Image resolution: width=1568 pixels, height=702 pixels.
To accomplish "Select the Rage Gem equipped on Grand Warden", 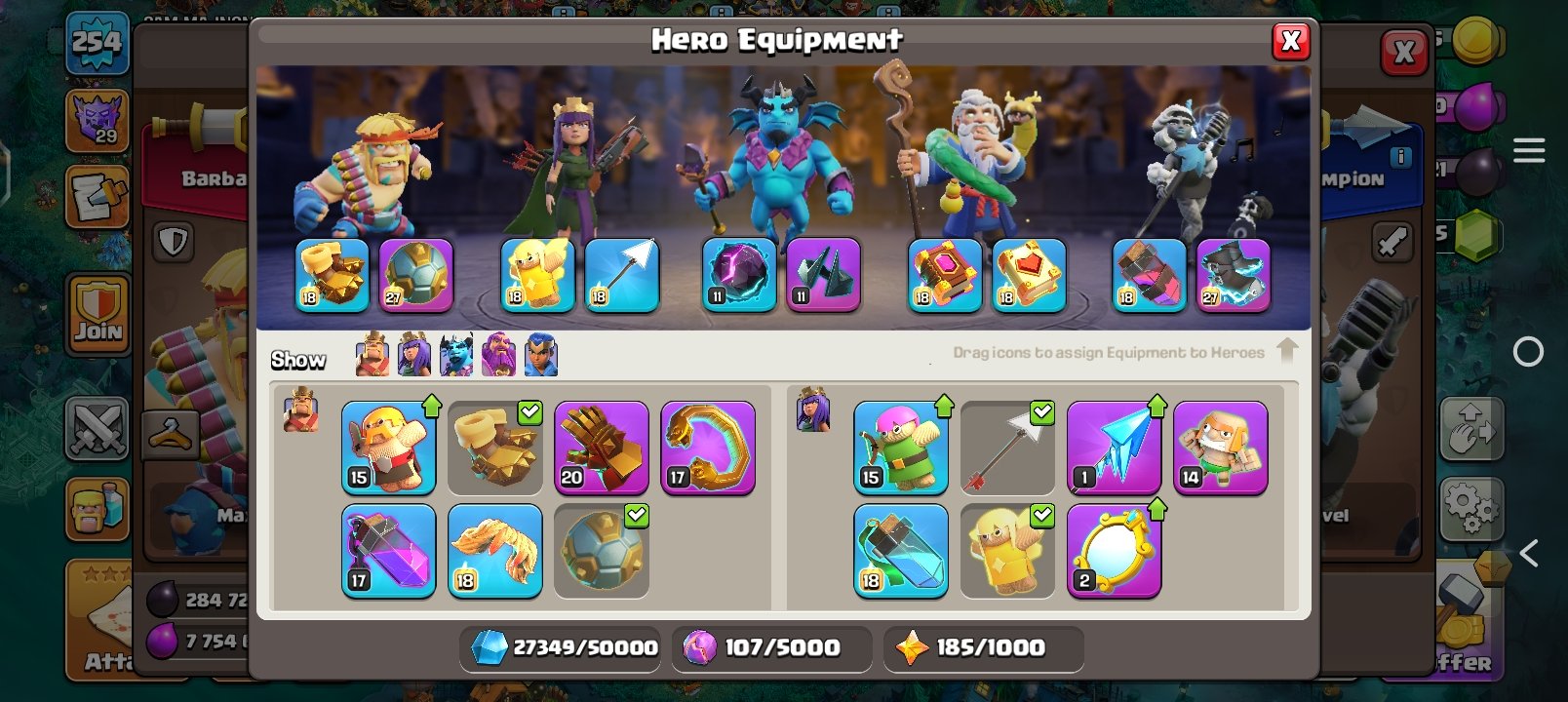I will (941, 276).
